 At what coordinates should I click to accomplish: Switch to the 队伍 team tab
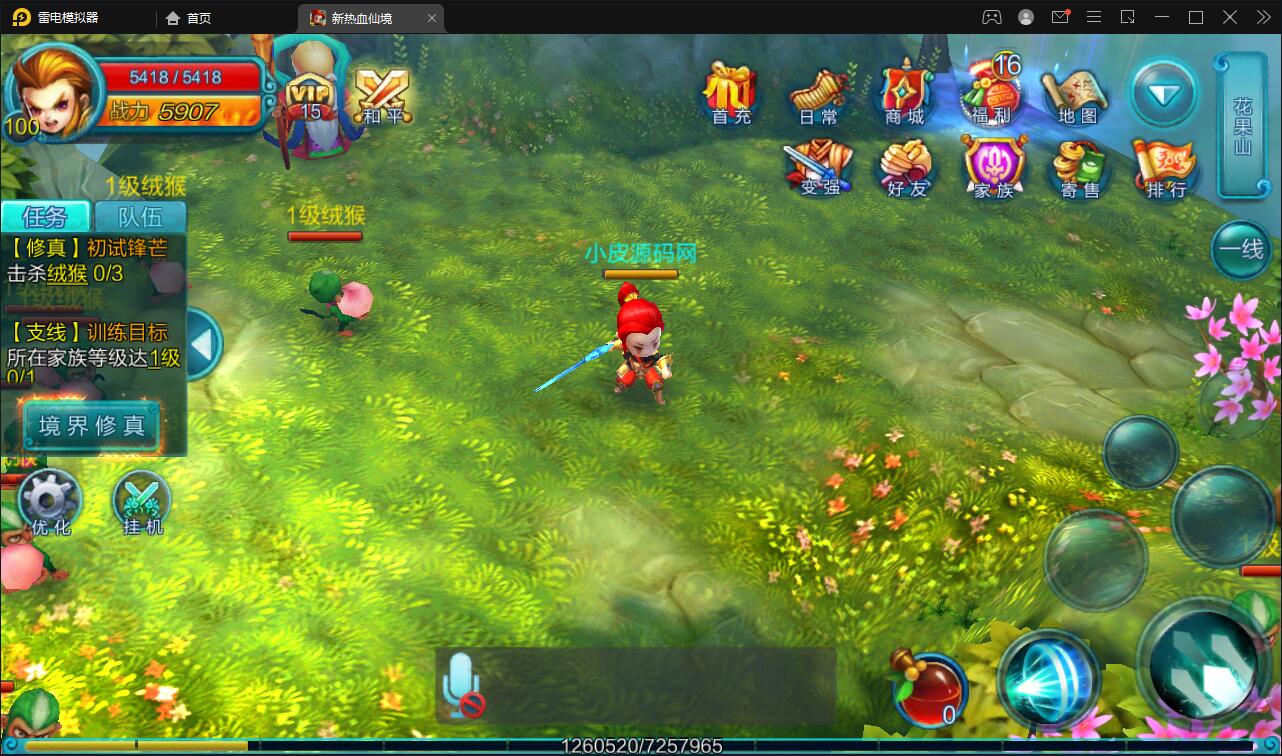[140, 216]
